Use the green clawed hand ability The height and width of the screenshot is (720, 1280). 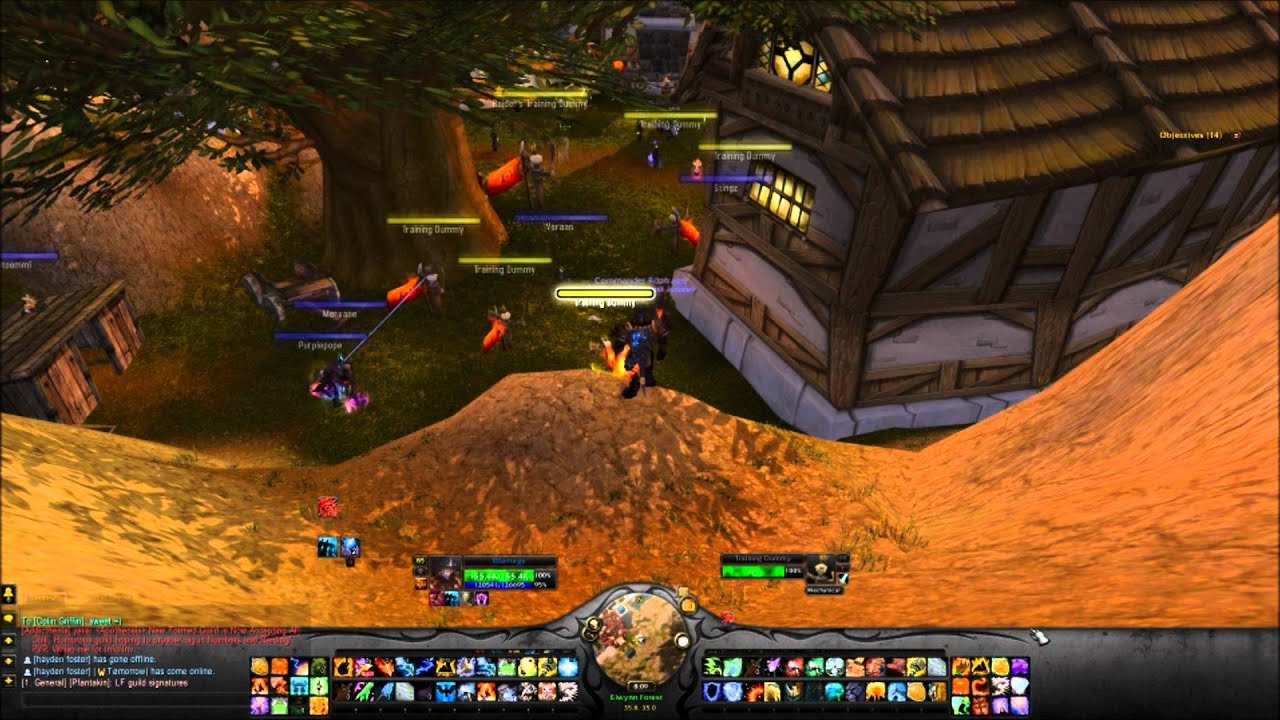pos(713,667)
